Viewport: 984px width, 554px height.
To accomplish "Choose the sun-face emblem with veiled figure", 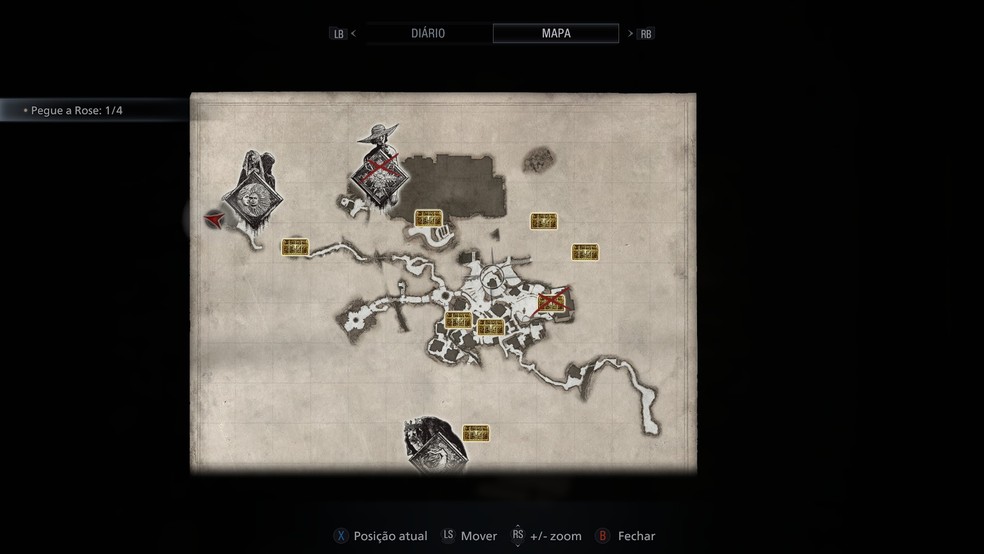I will click(x=250, y=199).
